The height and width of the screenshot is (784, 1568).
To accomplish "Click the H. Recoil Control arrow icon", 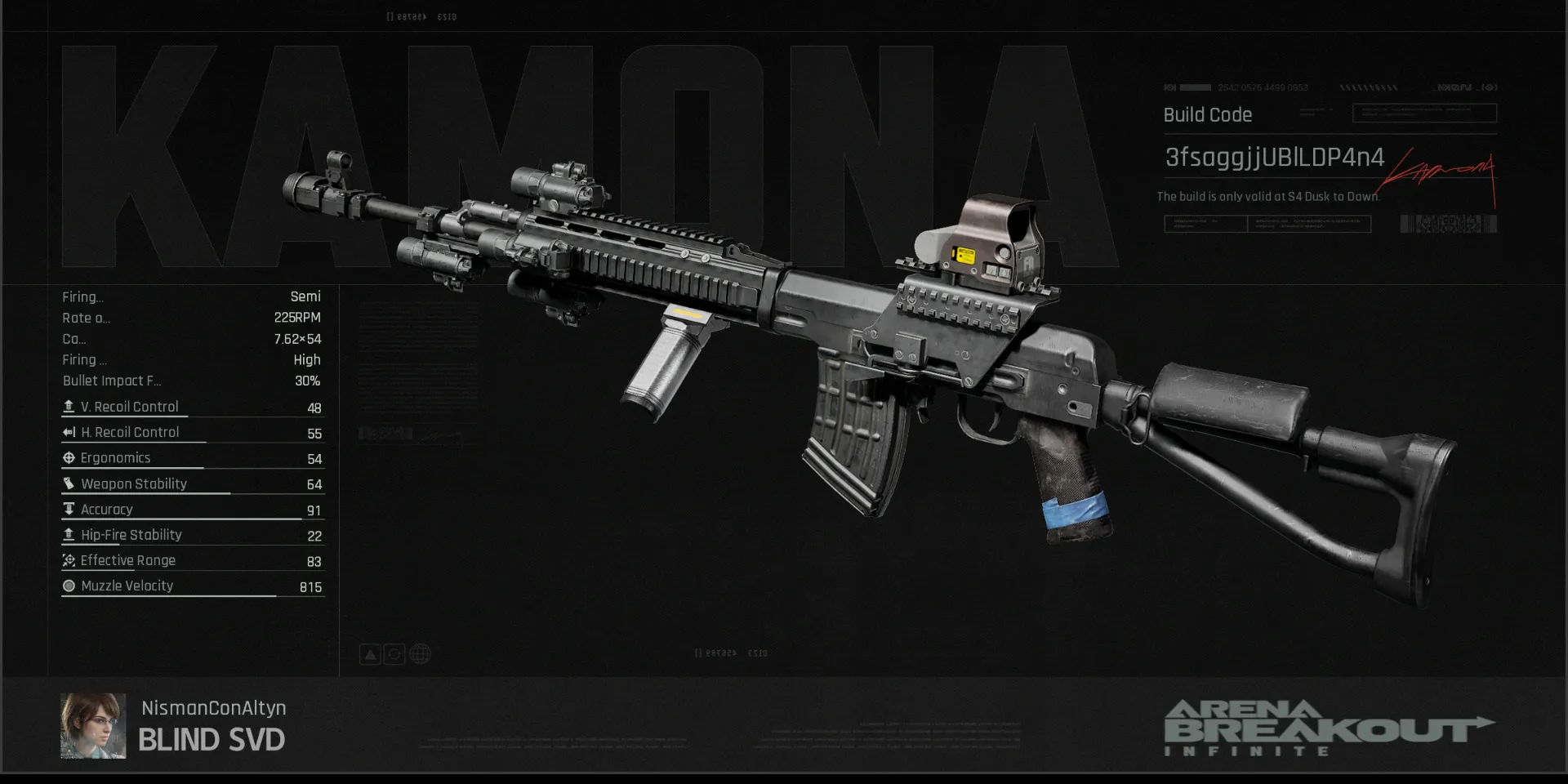I will tap(69, 432).
